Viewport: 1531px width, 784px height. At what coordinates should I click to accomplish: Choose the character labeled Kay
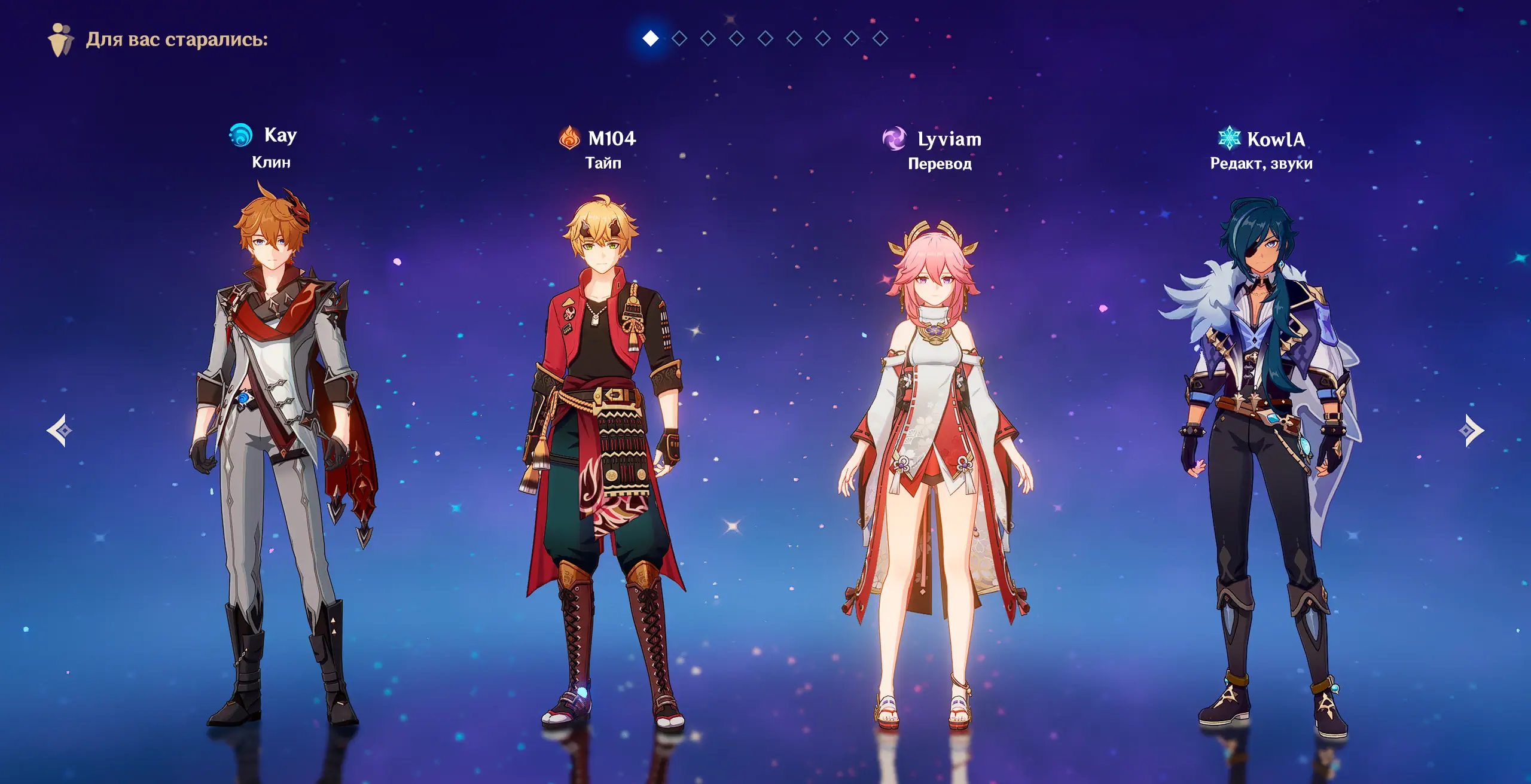pos(279,454)
